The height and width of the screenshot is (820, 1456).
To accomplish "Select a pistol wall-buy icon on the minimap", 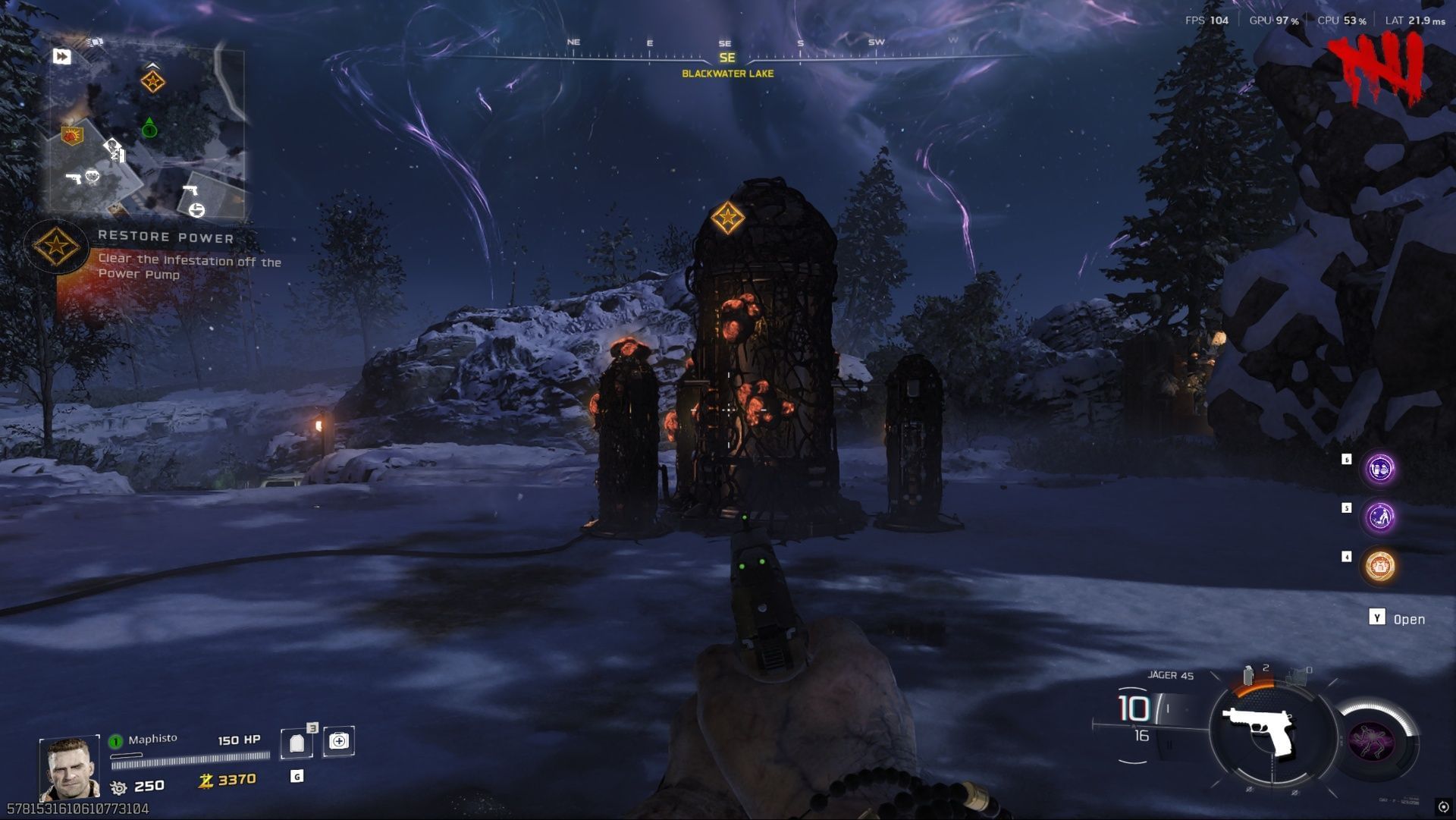I will [x=75, y=178].
